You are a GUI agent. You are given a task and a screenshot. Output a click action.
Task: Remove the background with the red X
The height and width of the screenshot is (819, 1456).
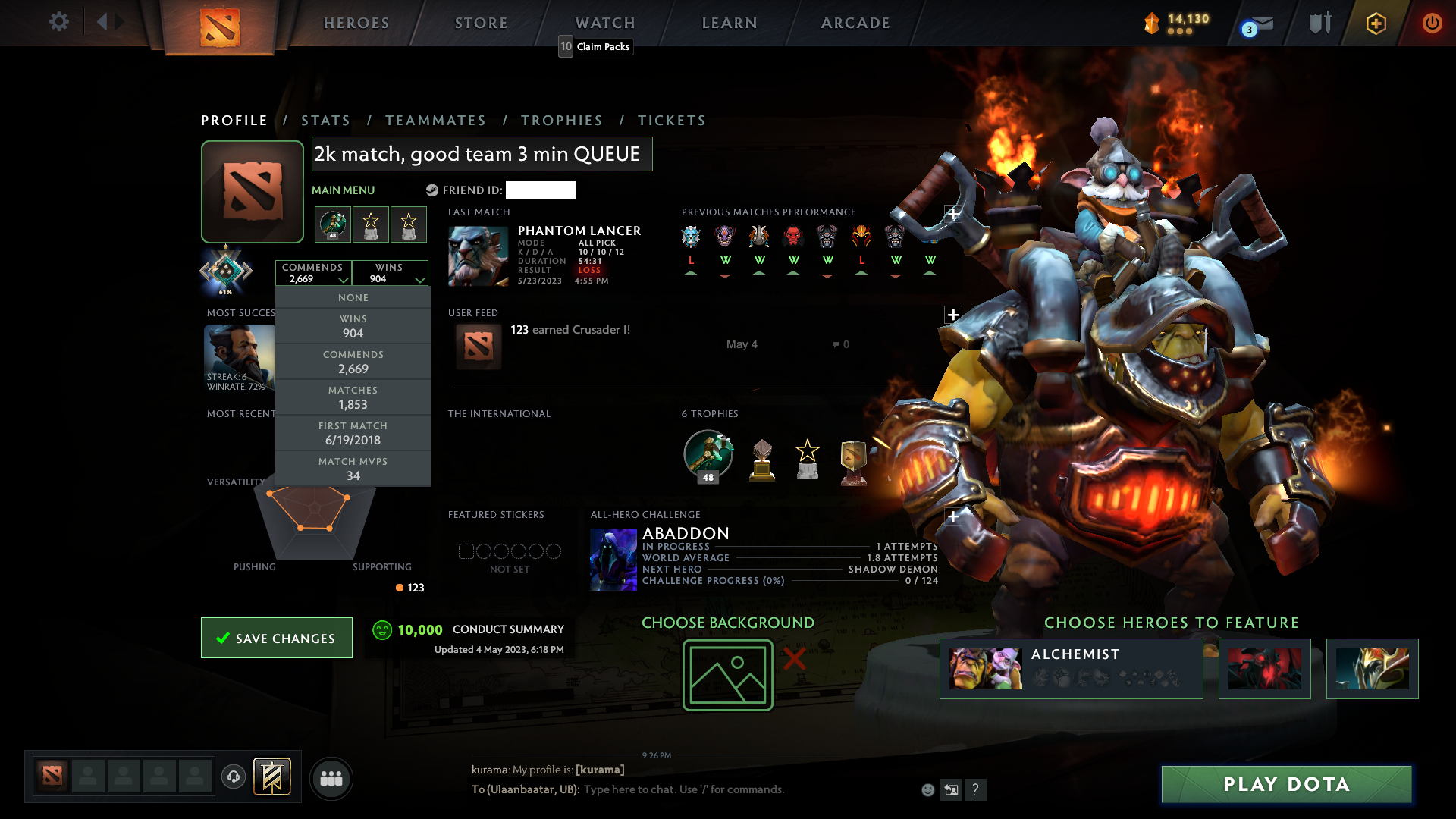pos(794,658)
